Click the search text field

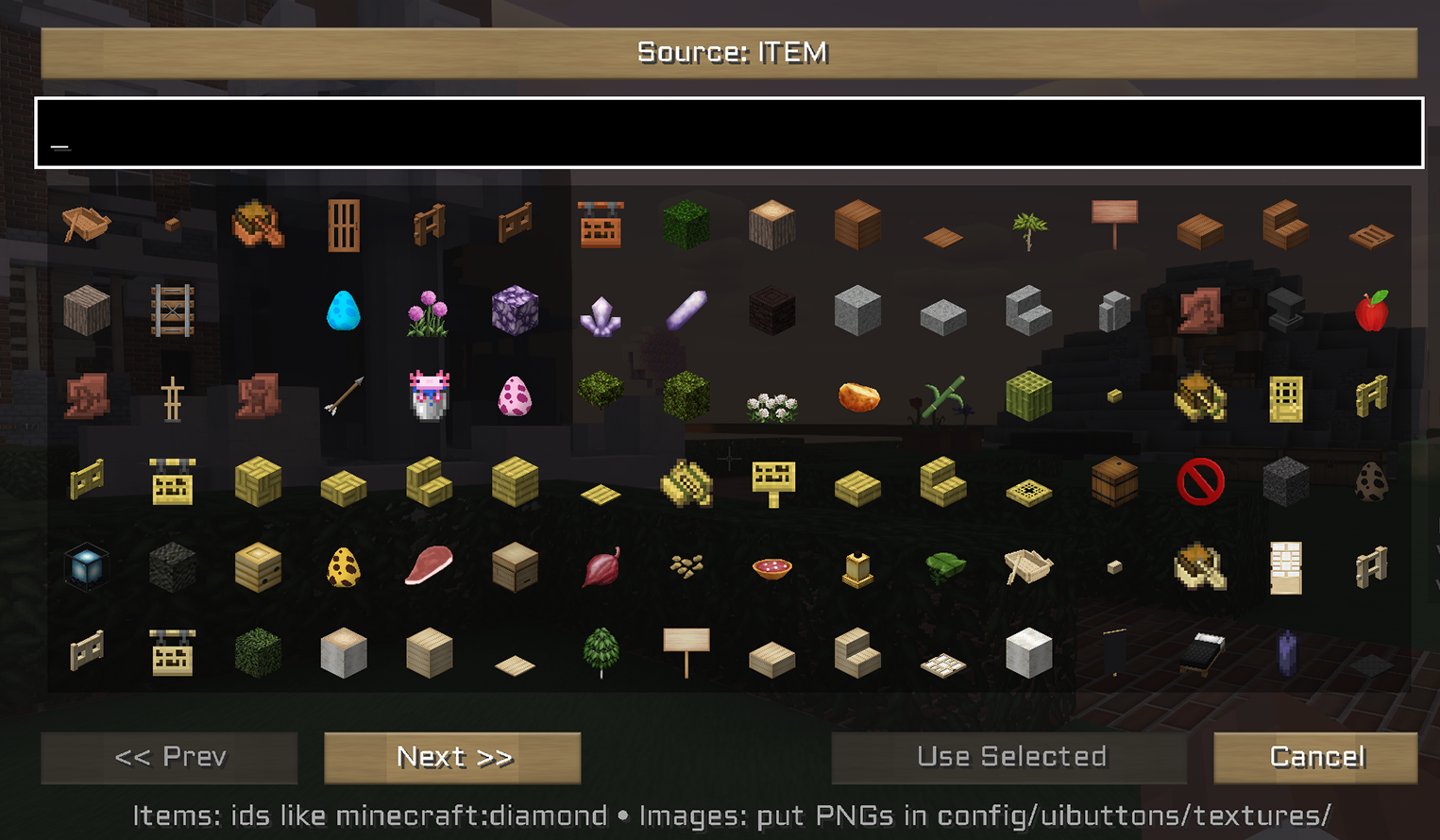pos(718,132)
